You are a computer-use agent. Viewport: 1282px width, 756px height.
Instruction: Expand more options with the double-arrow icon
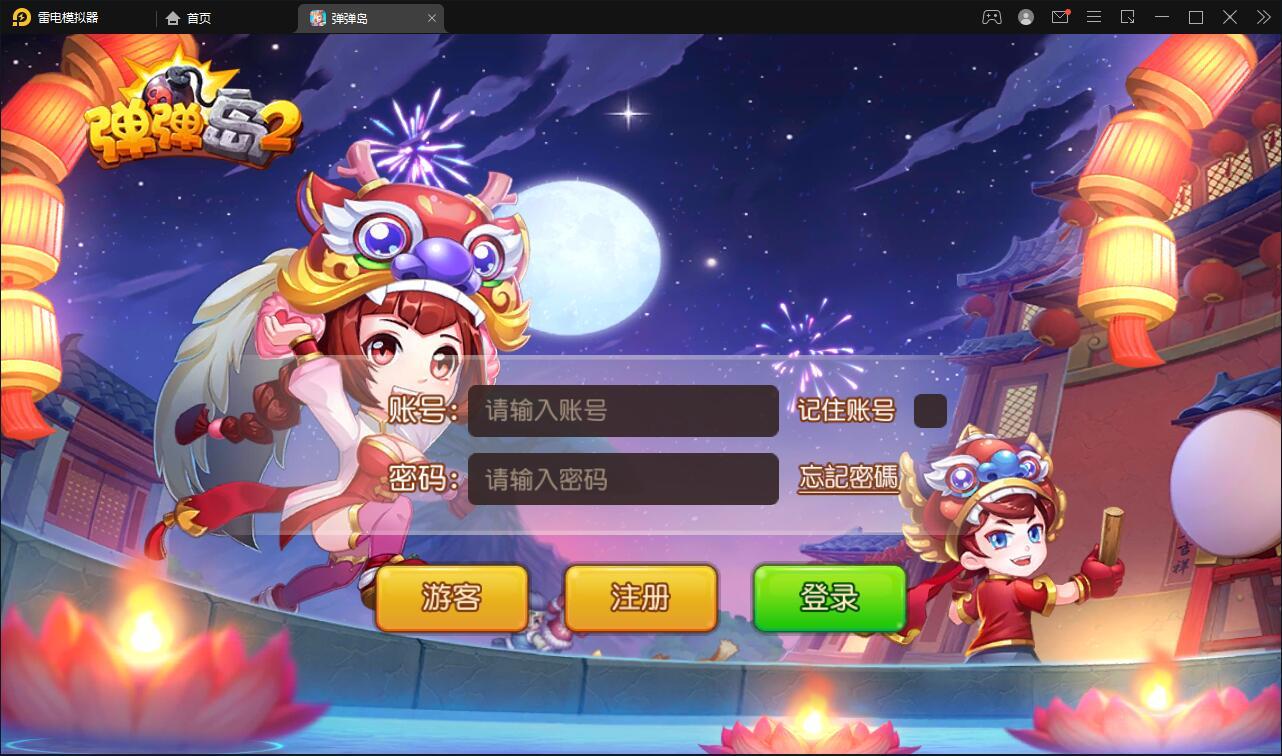click(x=1262, y=17)
